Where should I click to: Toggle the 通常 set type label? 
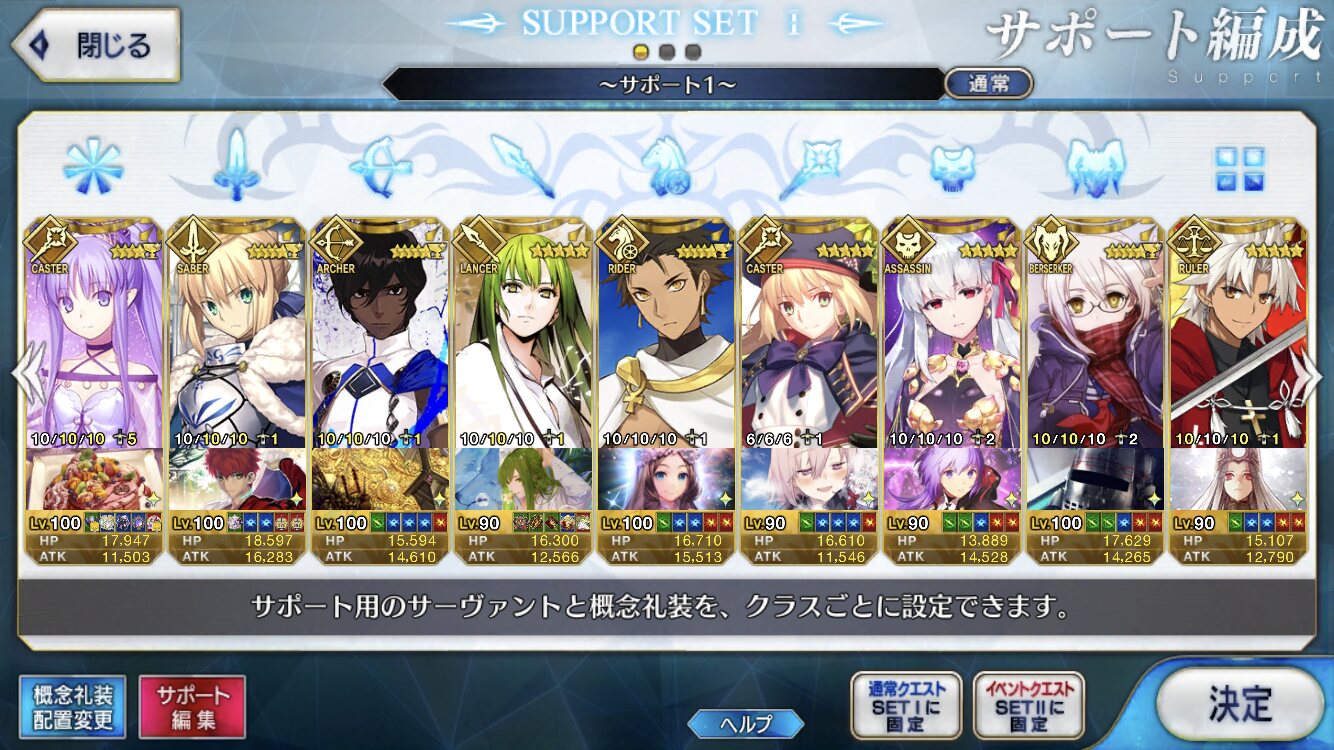[x=988, y=84]
